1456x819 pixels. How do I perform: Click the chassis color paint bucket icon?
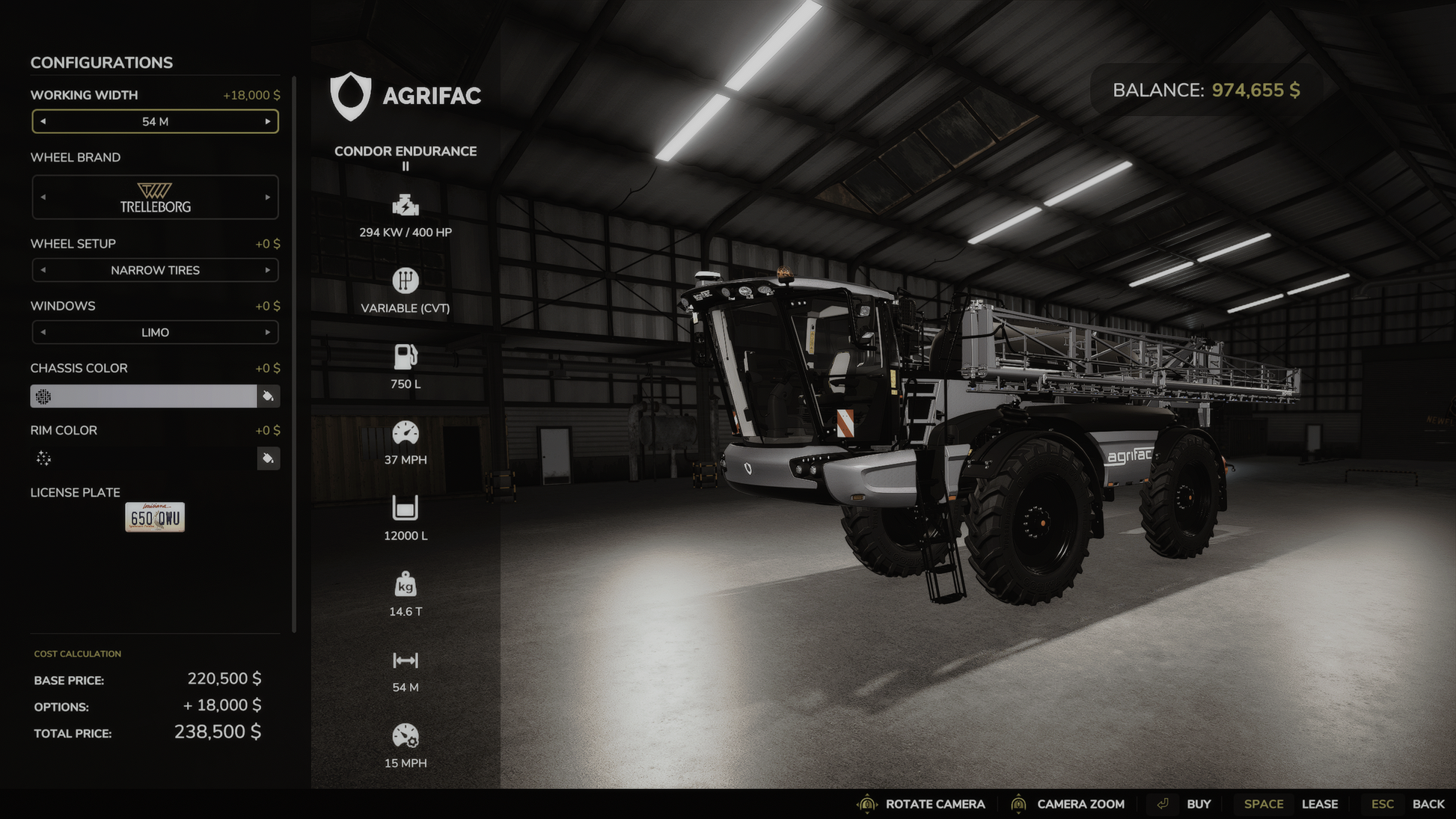(268, 396)
